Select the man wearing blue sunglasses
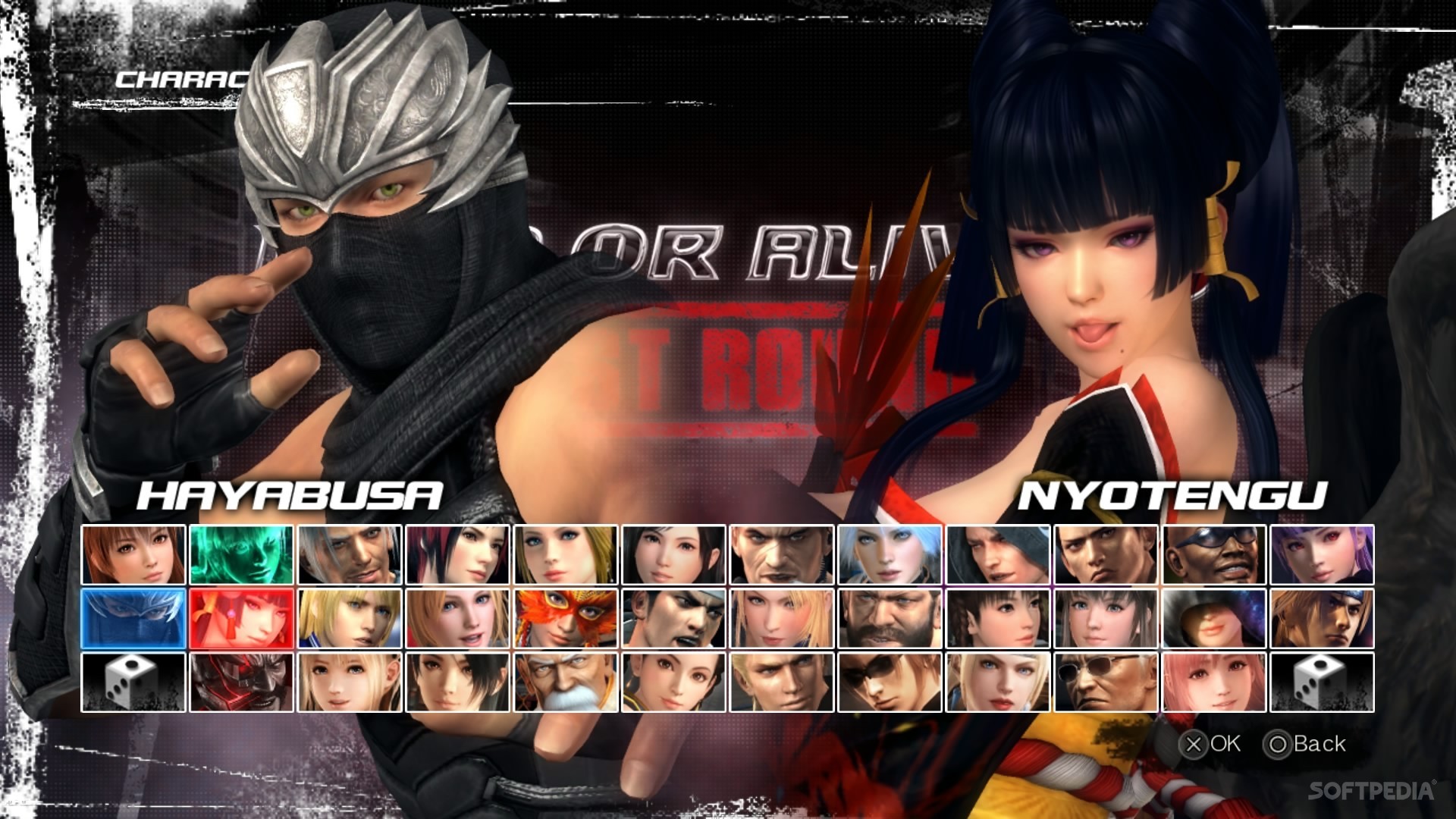This screenshot has width=1456, height=819. (x=1214, y=554)
